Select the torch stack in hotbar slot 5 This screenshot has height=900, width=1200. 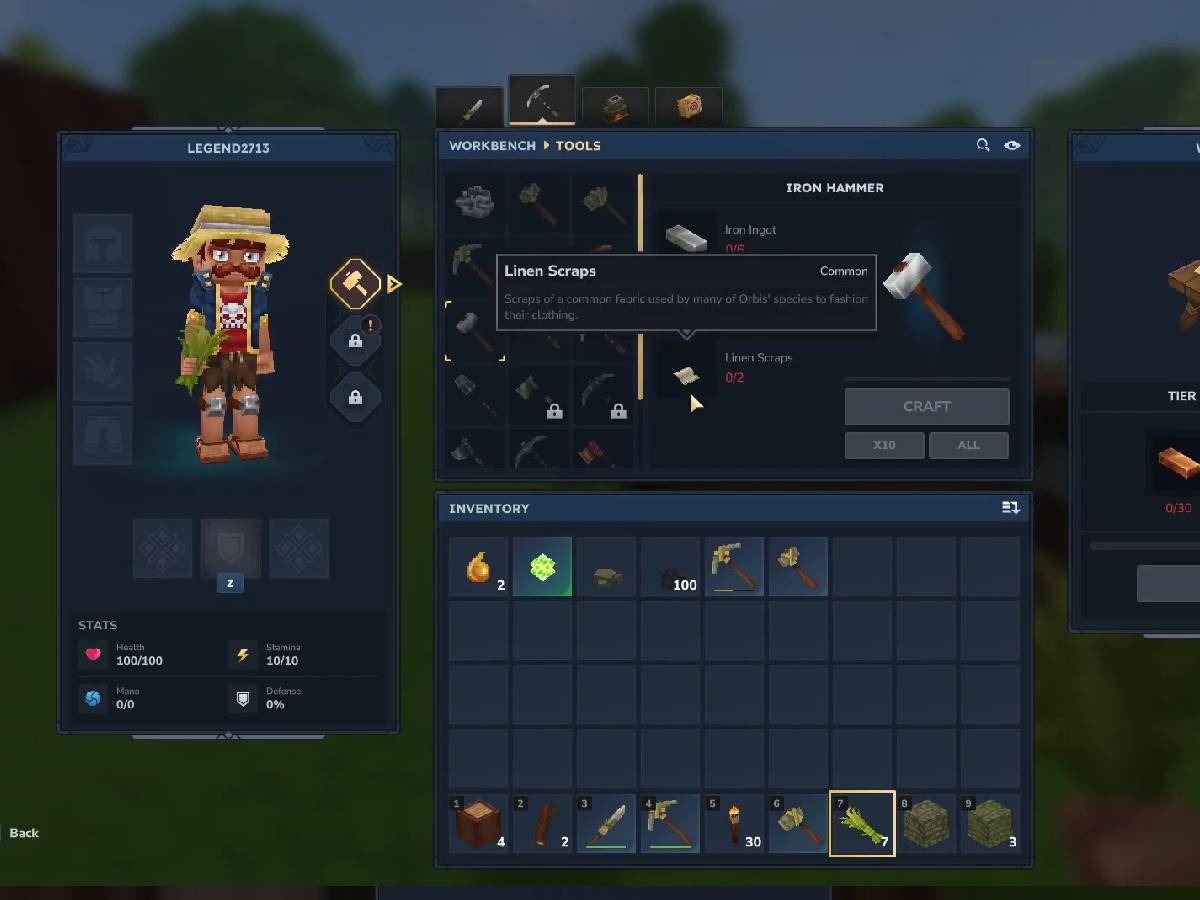point(733,824)
